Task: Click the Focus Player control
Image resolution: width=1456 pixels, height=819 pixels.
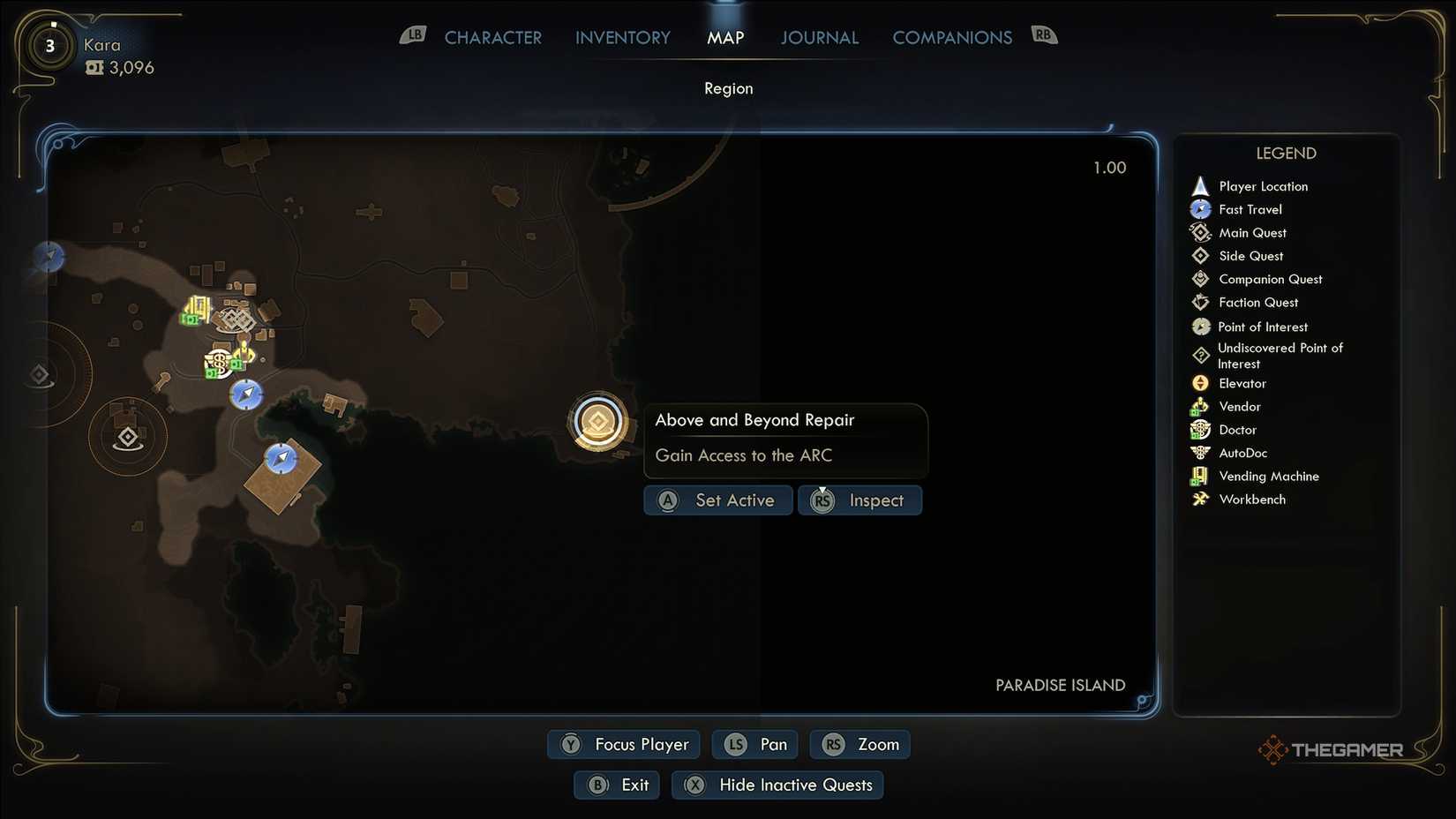Action: click(623, 744)
